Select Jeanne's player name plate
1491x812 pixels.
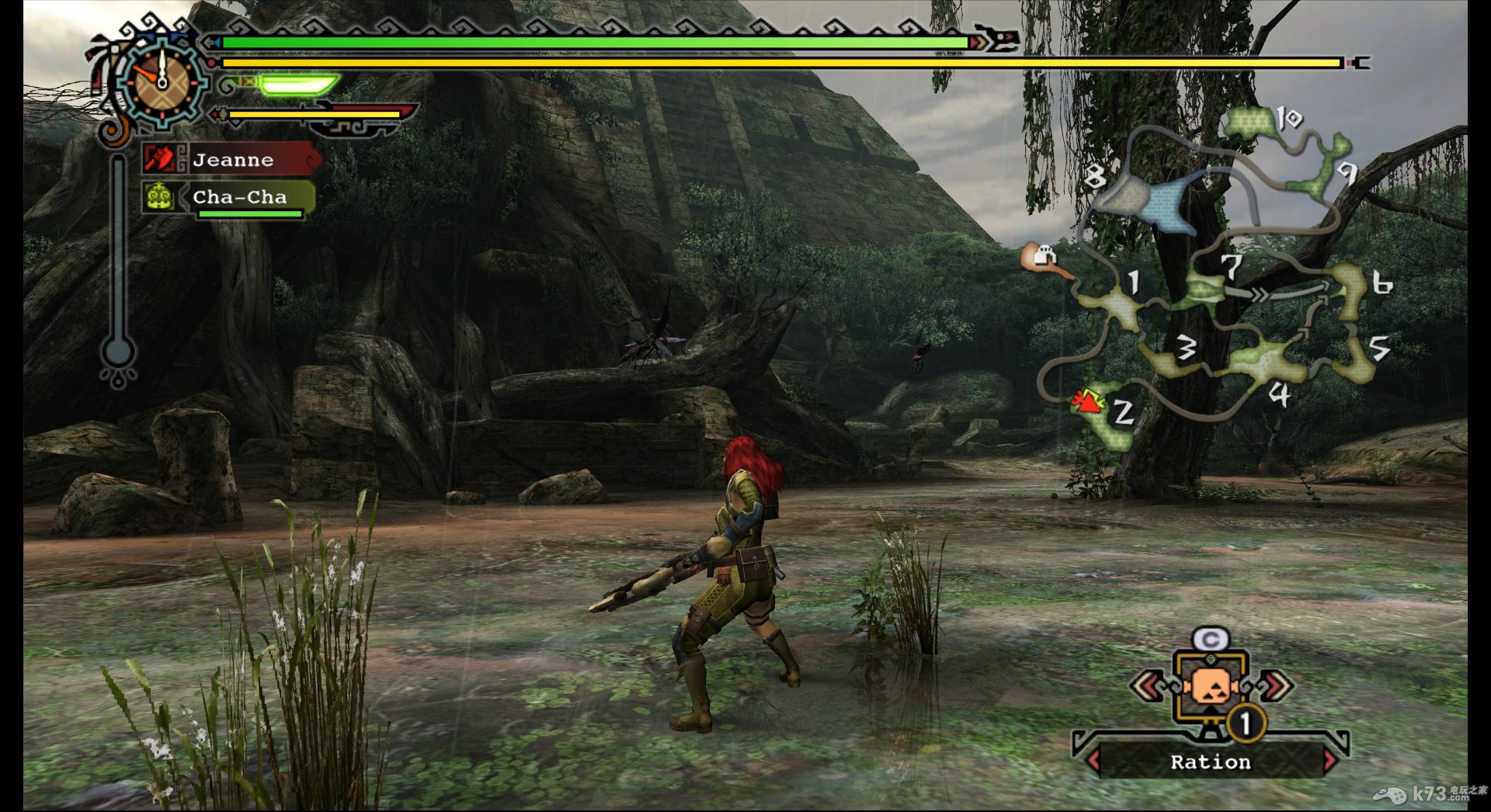(x=233, y=160)
